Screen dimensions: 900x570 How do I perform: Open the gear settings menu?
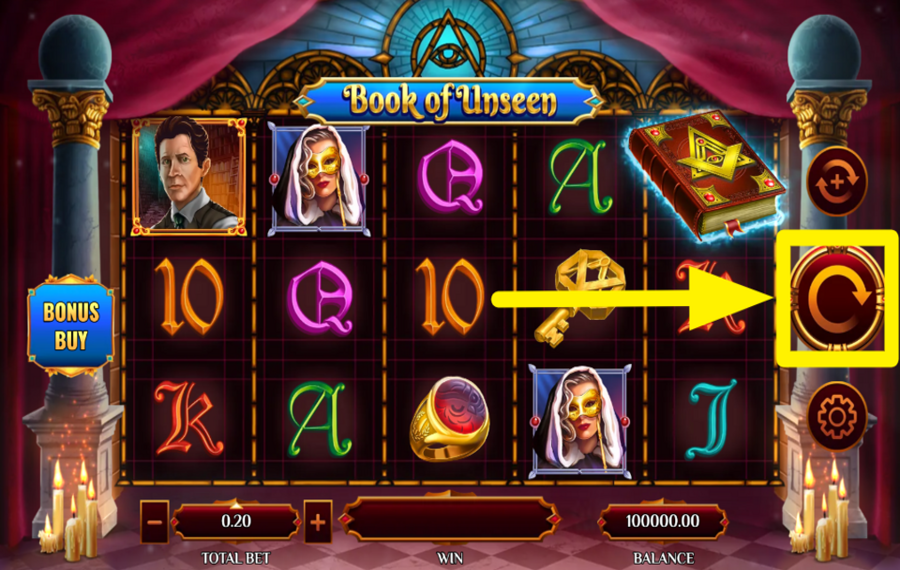(x=836, y=415)
